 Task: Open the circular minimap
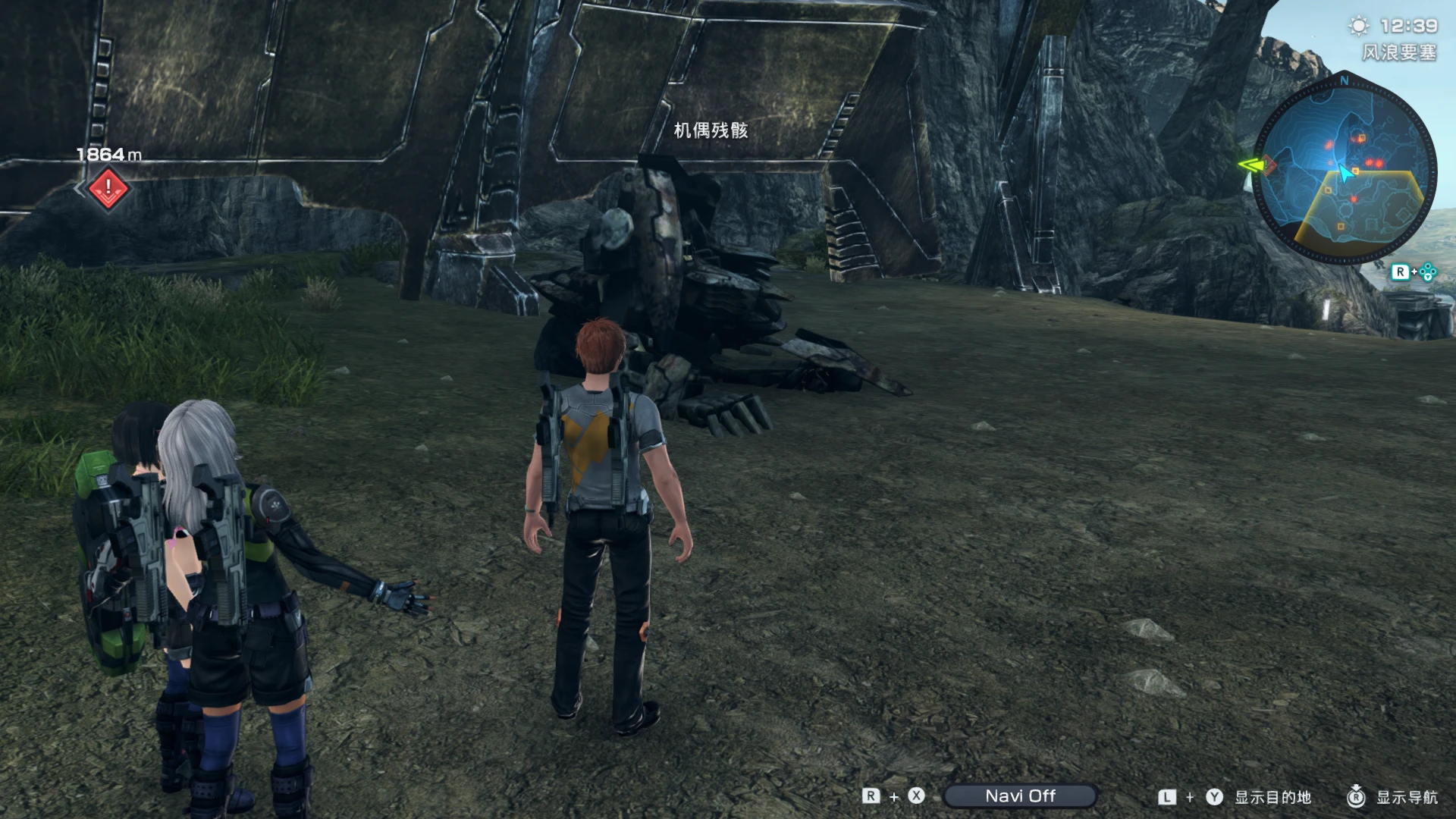(1345, 171)
